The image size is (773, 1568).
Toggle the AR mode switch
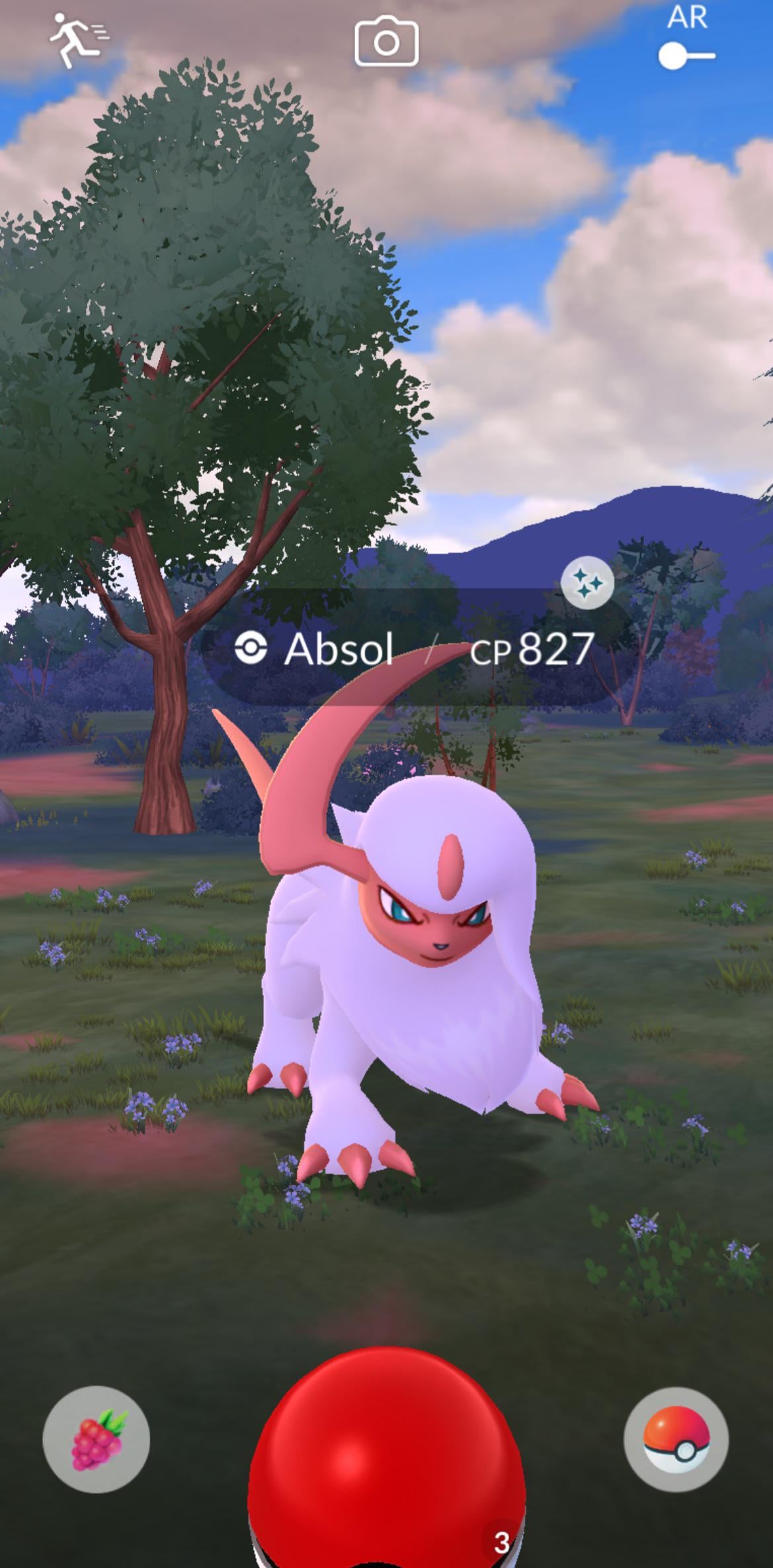coord(686,56)
